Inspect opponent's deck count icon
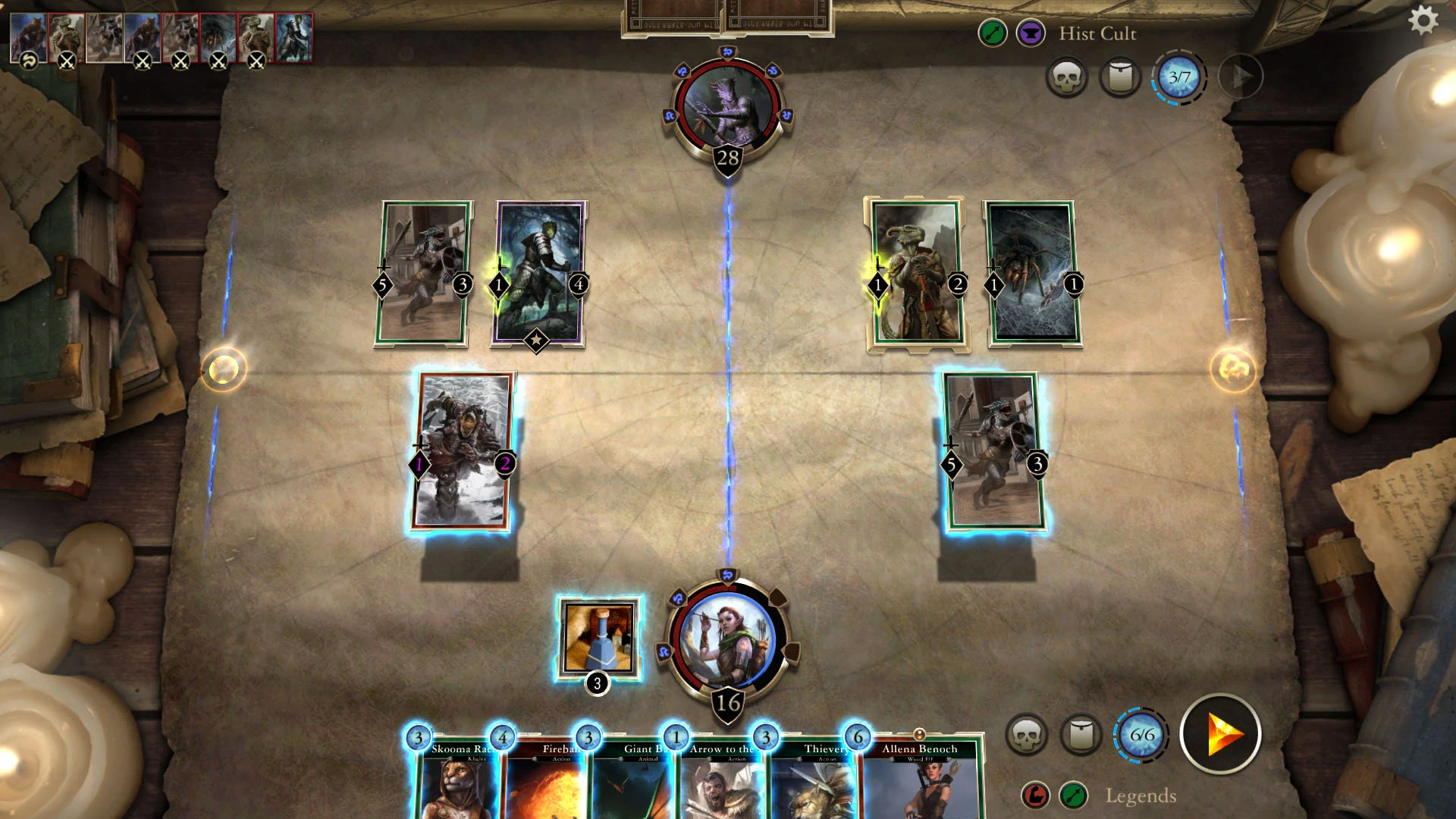Viewport: 1456px width, 819px height. tap(1120, 77)
